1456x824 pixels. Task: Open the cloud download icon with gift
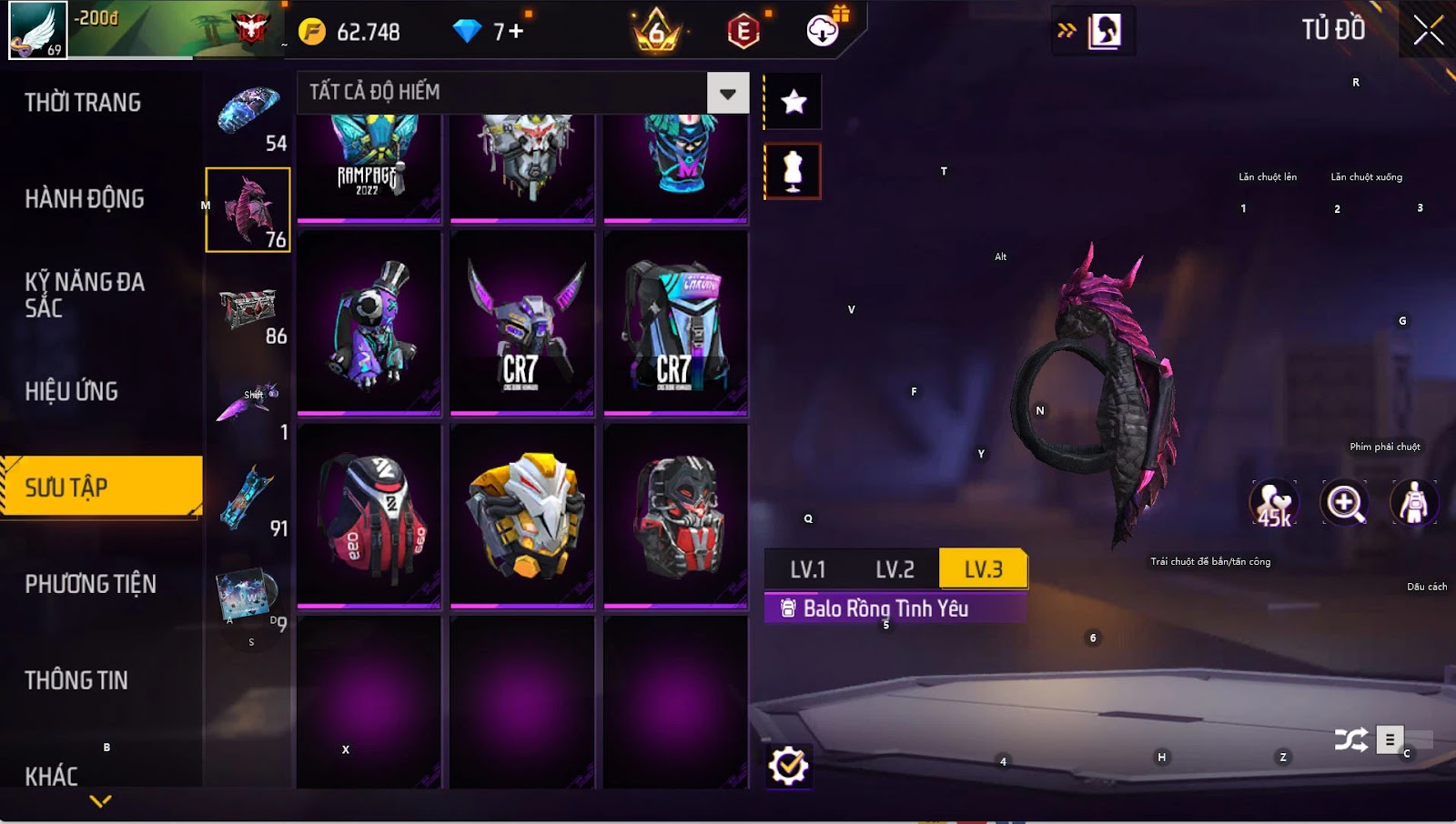tap(824, 30)
